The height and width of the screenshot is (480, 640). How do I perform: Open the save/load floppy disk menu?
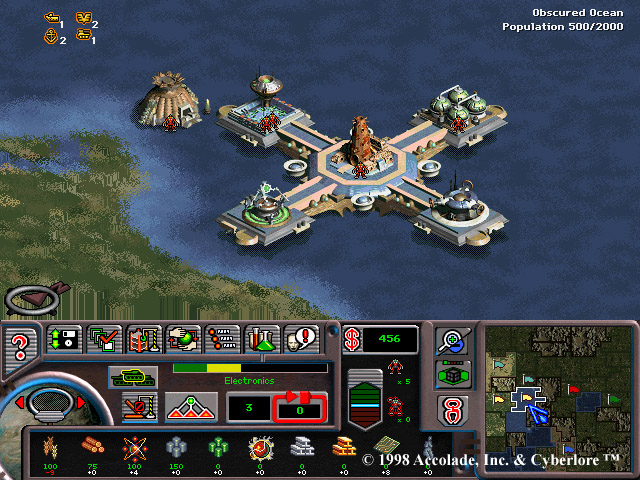[64, 340]
